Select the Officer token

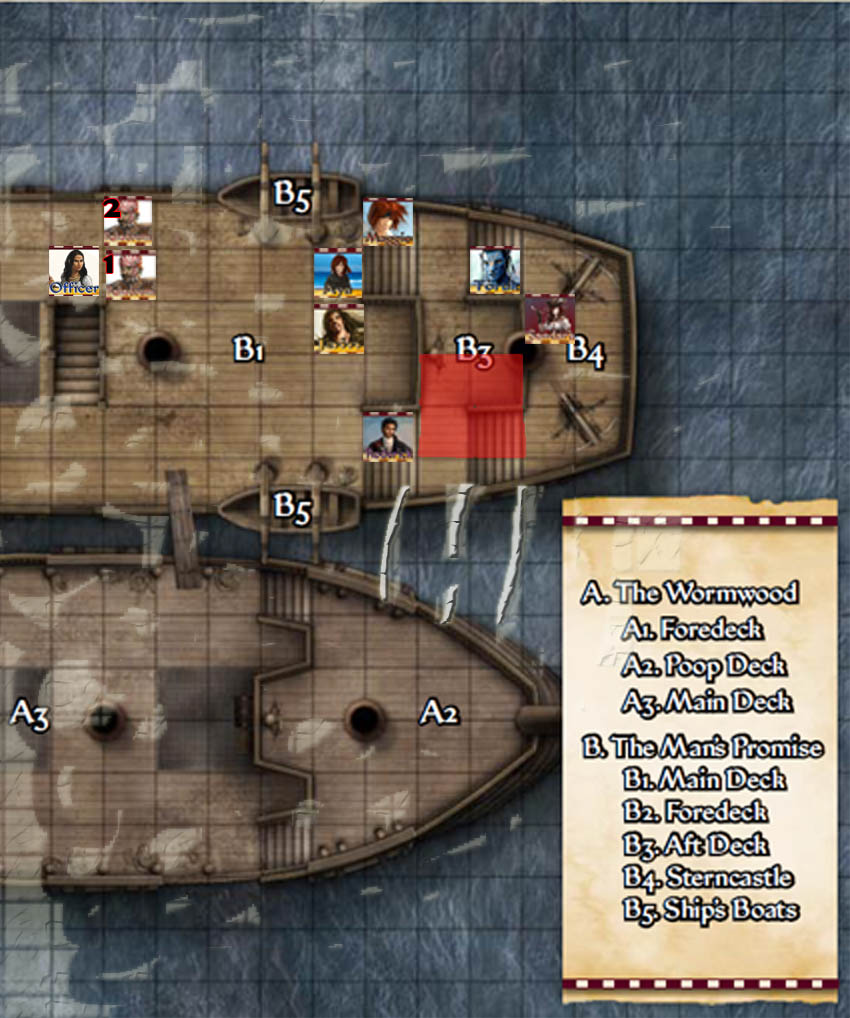[74, 272]
